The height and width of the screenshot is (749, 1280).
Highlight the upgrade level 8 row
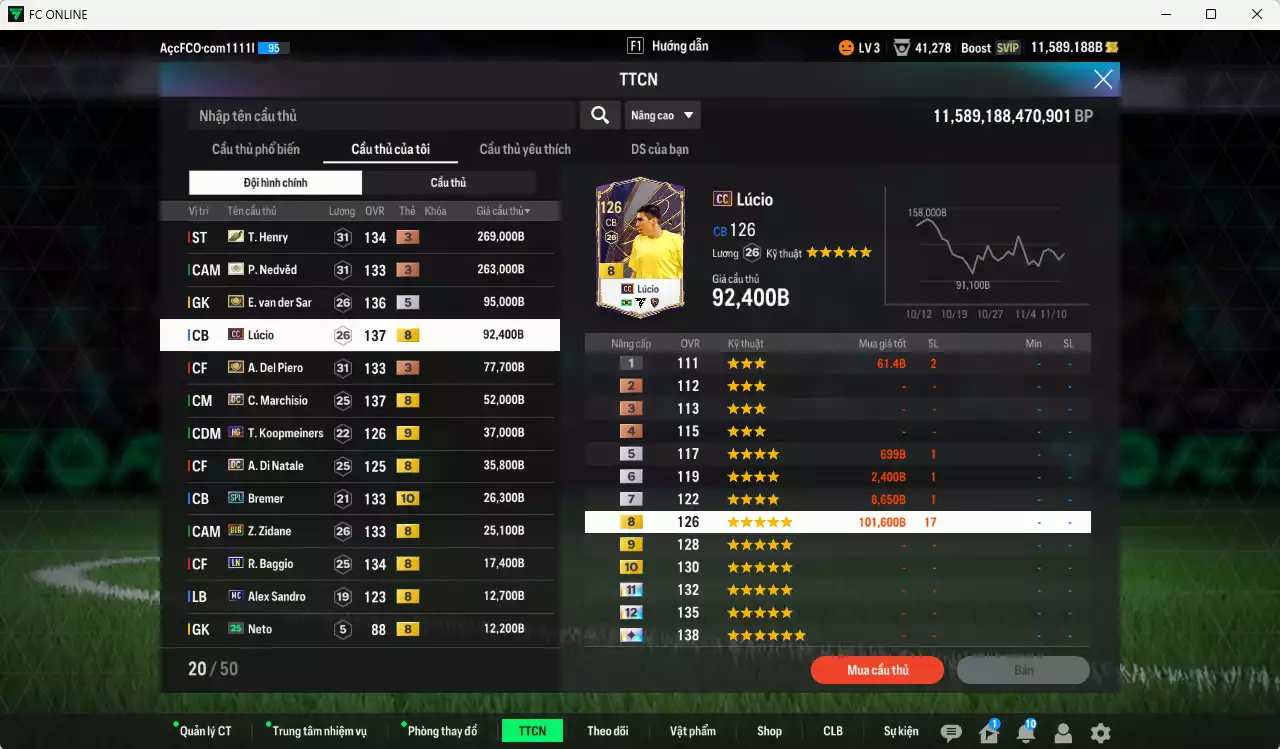[838, 521]
